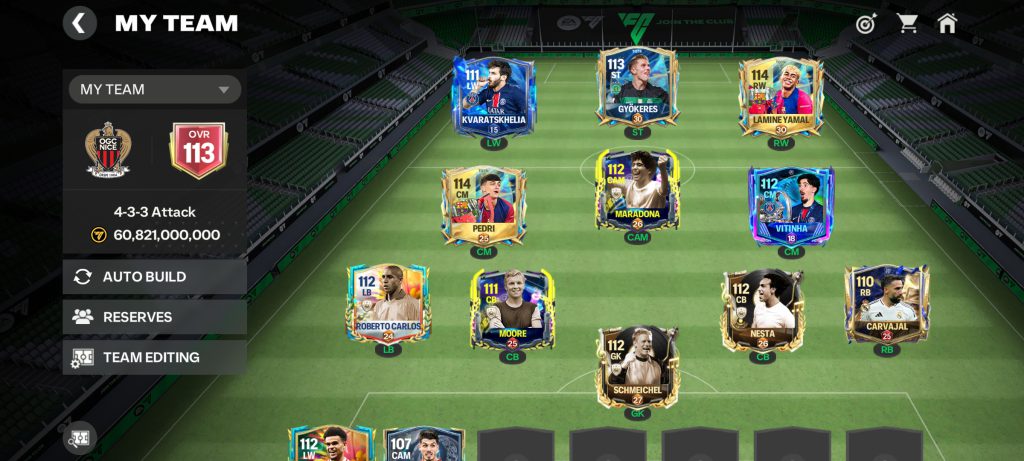The height and width of the screenshot is (461, 1024).
Task: Select the Nesta CB card
Action: [763, 308]
